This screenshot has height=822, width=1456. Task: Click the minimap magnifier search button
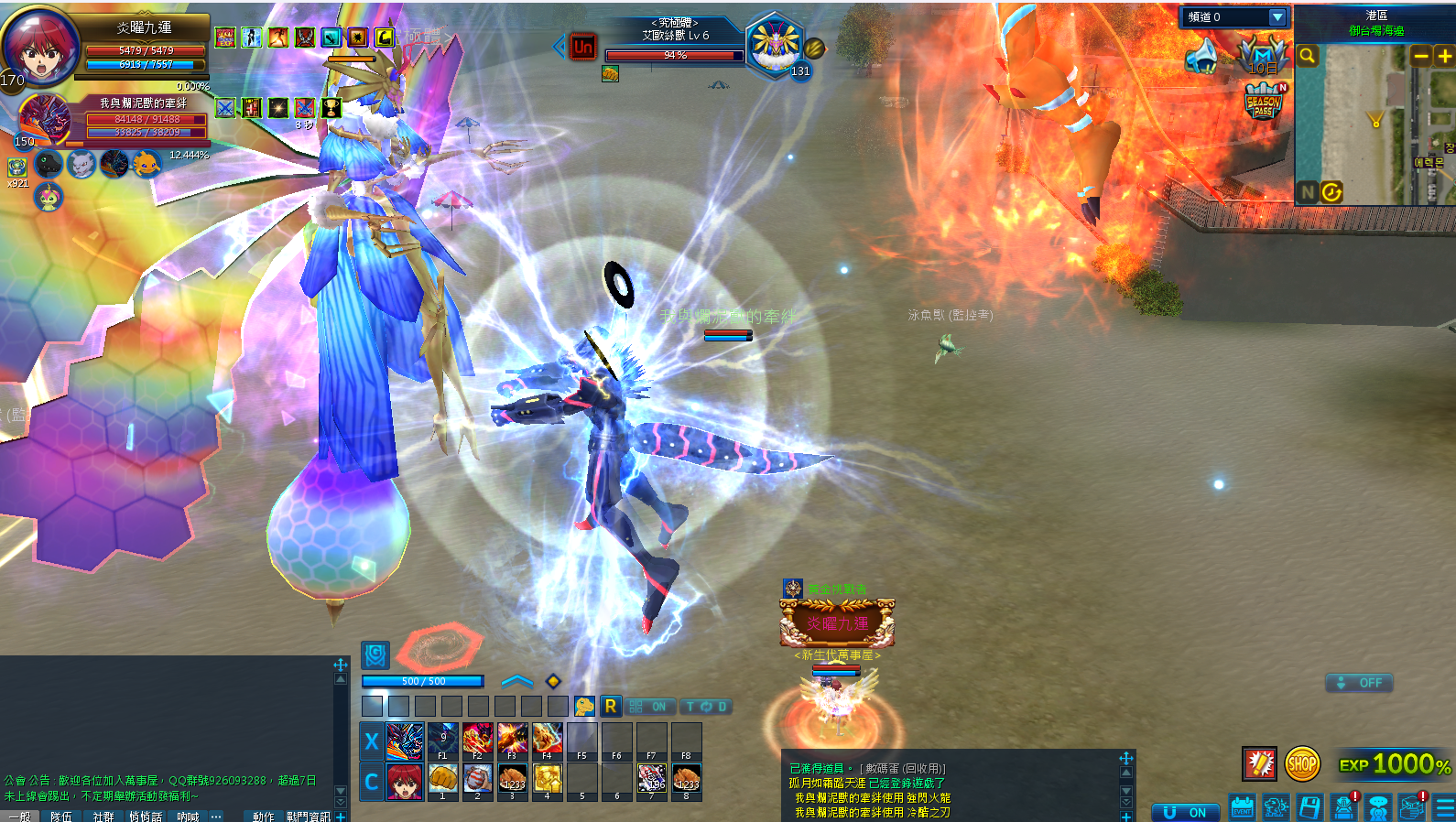click(1308, 56)
